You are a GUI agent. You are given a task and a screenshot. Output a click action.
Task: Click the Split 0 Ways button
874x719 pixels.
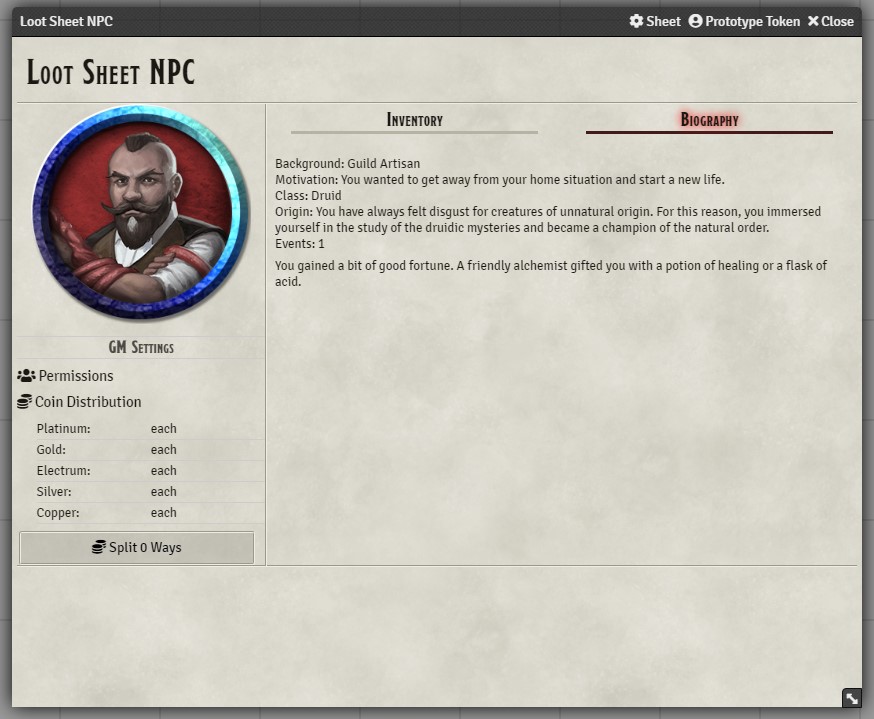point(137,548)
